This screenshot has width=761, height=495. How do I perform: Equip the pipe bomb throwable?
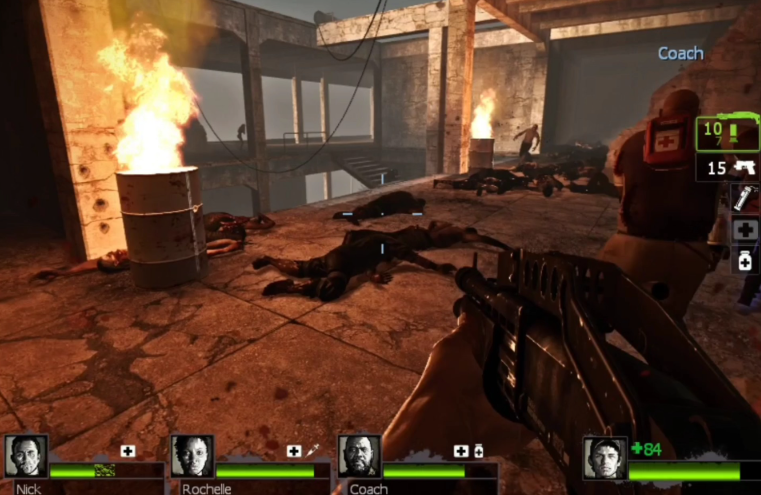coord(744,197)
